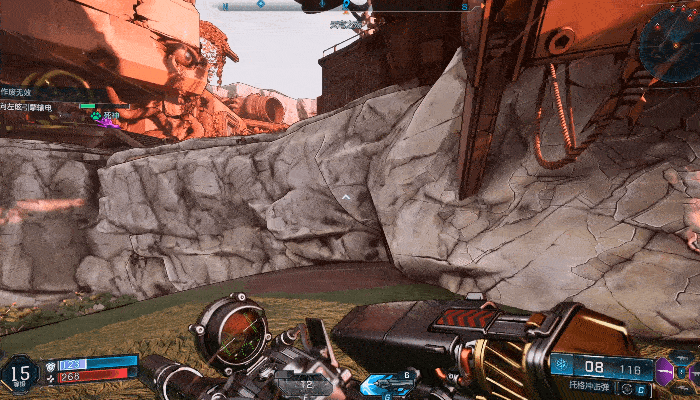Activate the blue action skill icon
This screenshot has width=700, height=400.
click(x=383, y=383)
